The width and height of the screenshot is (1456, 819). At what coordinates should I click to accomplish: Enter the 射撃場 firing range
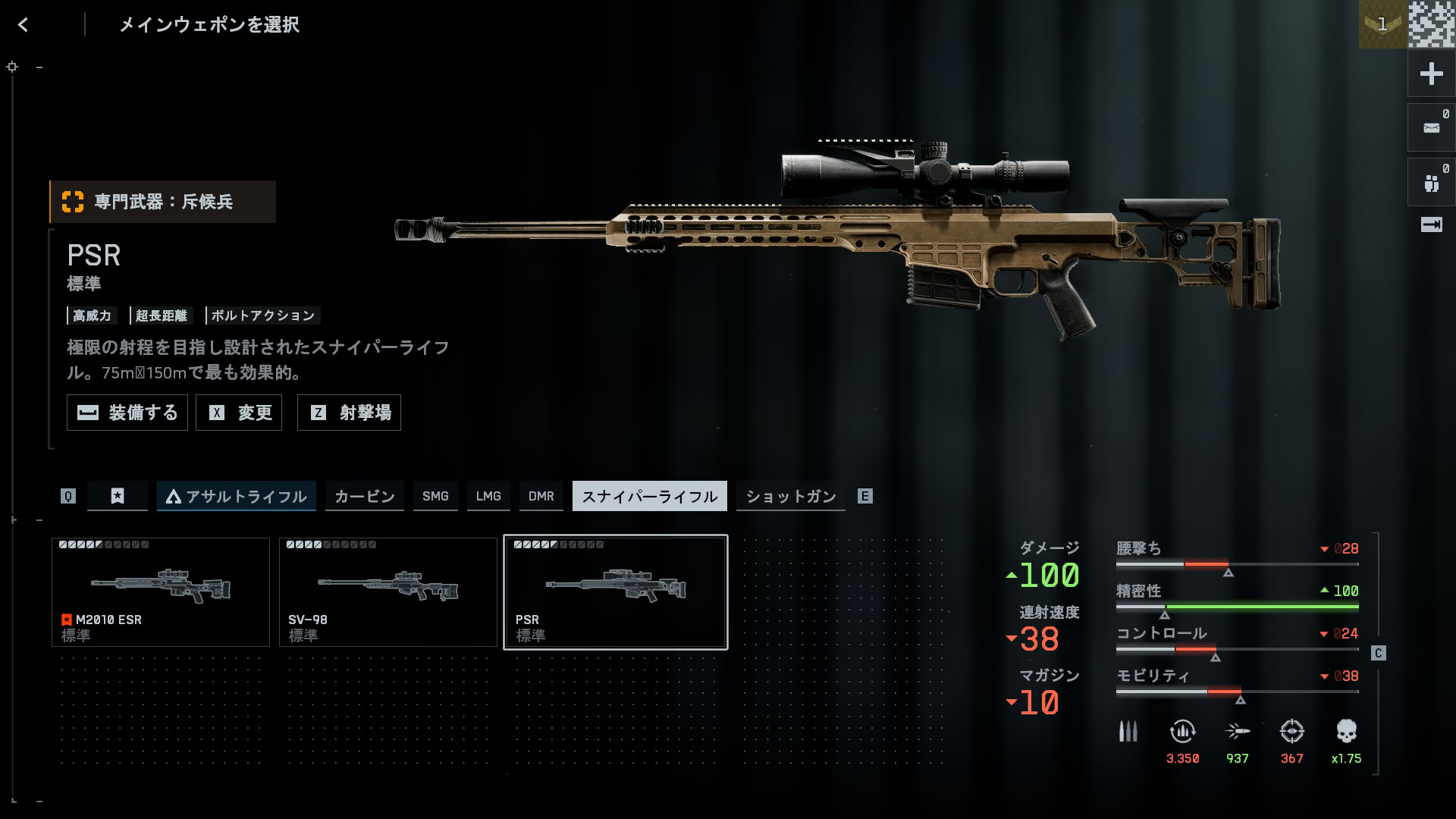coord(349,413)
